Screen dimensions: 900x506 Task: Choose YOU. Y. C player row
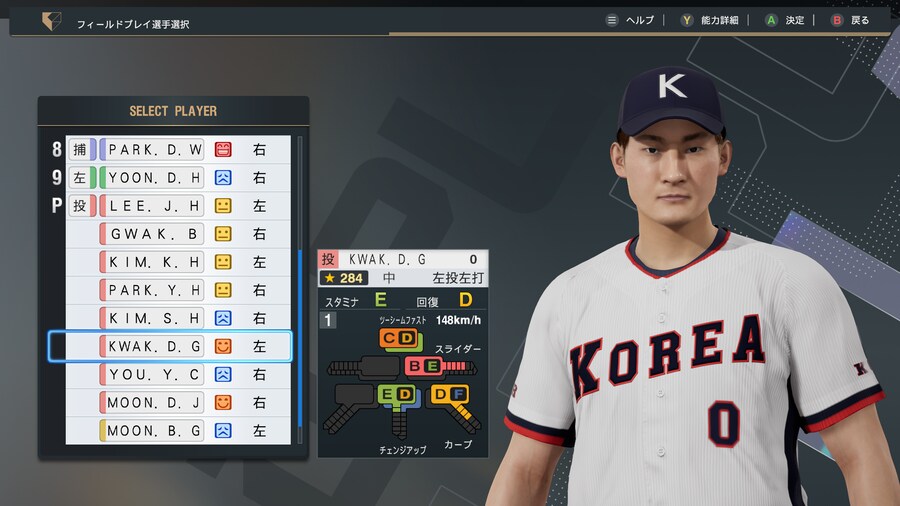(x=154, y=374)
